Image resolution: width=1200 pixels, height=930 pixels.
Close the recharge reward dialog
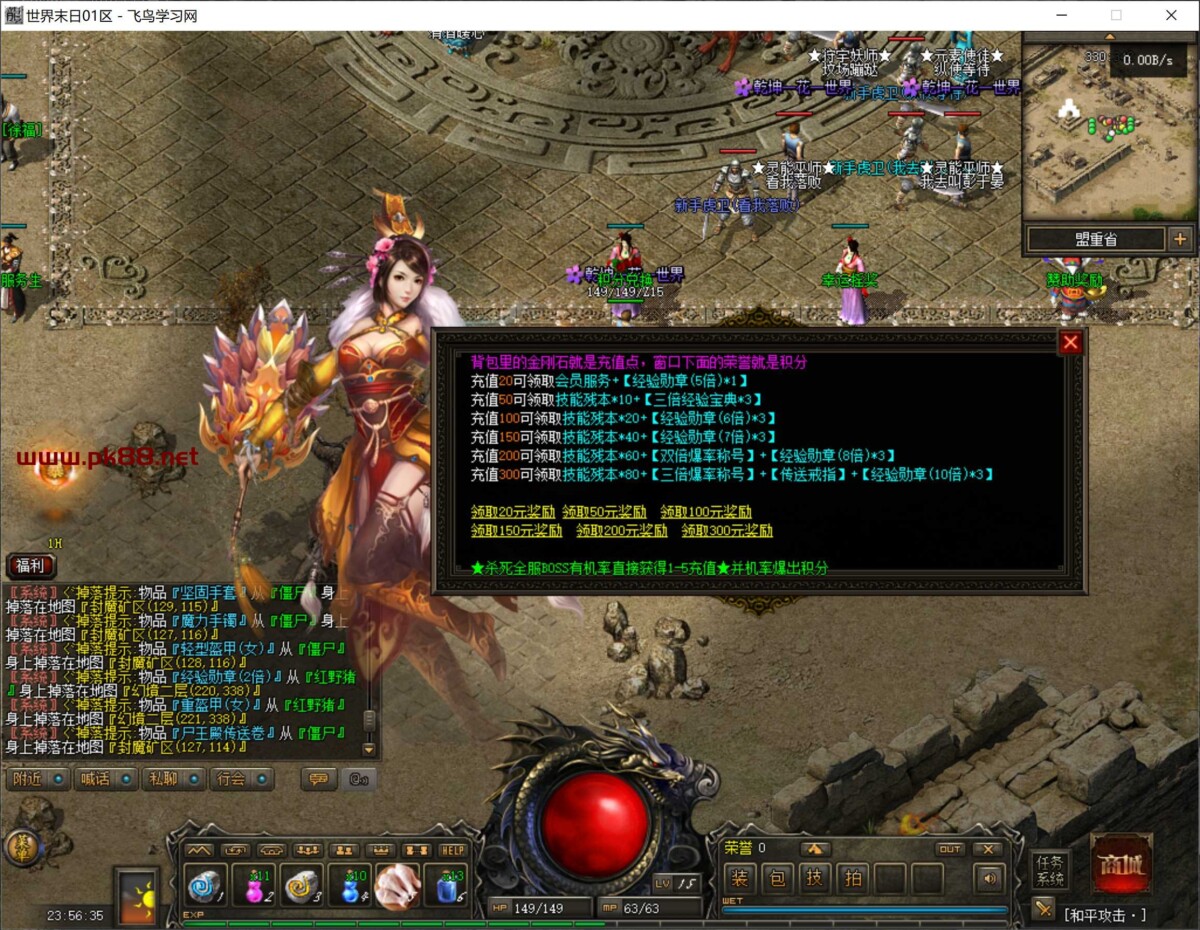tap(1071, 343)
